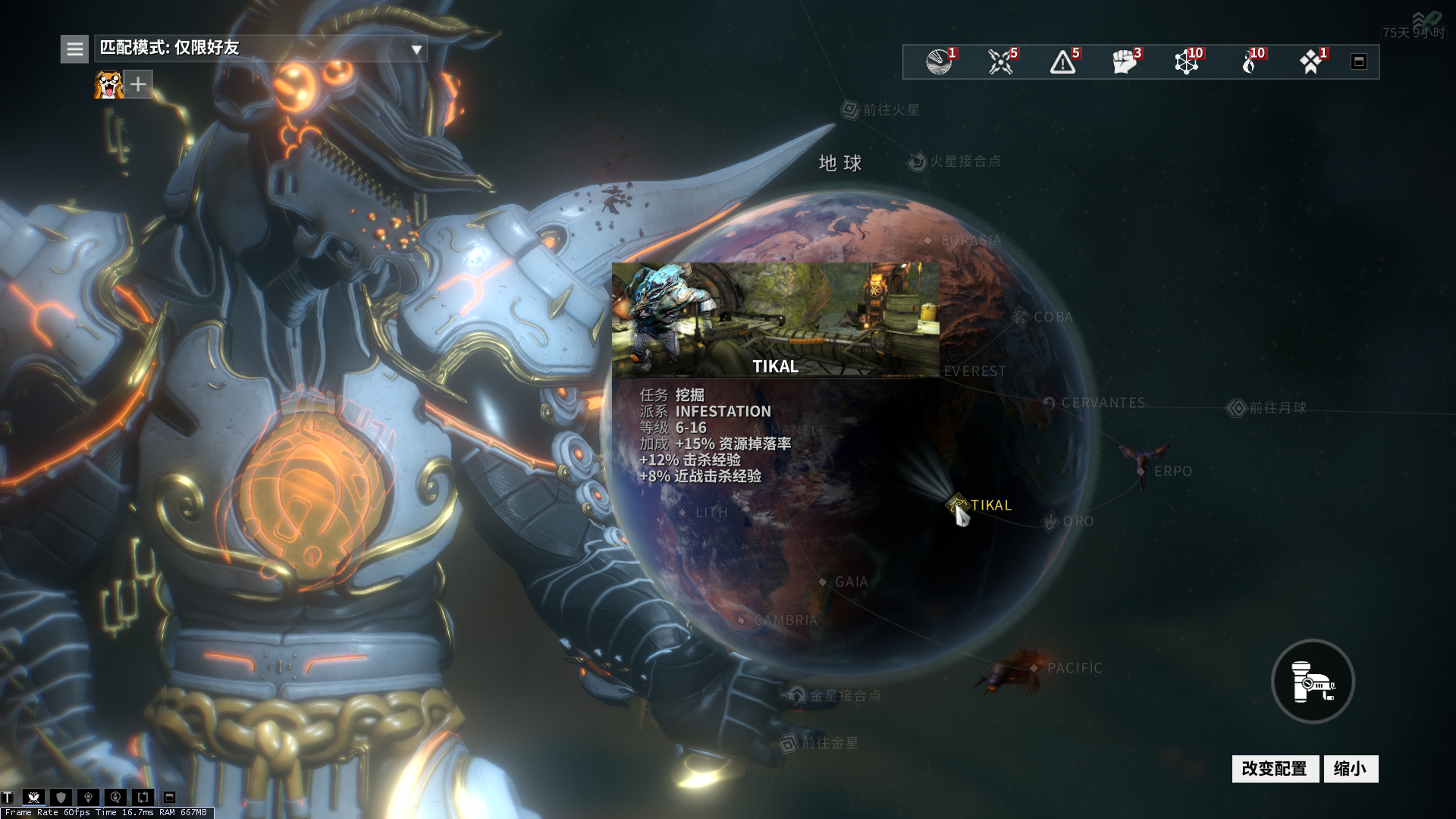This screenshot has height=819, width=1456.
Task: Open the hamburger menu at top left
Action: point(74,47)
